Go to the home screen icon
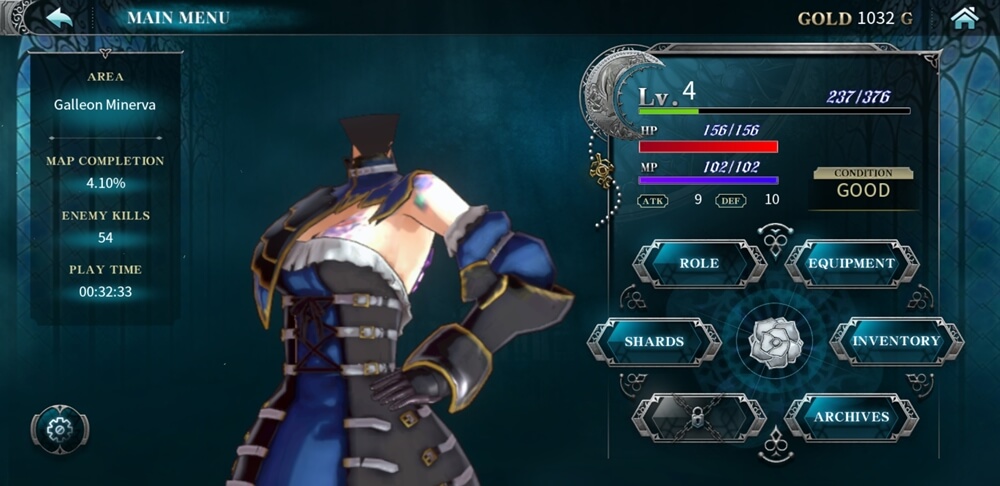This screenshot has height=486, width=1000. click(964, 18)
